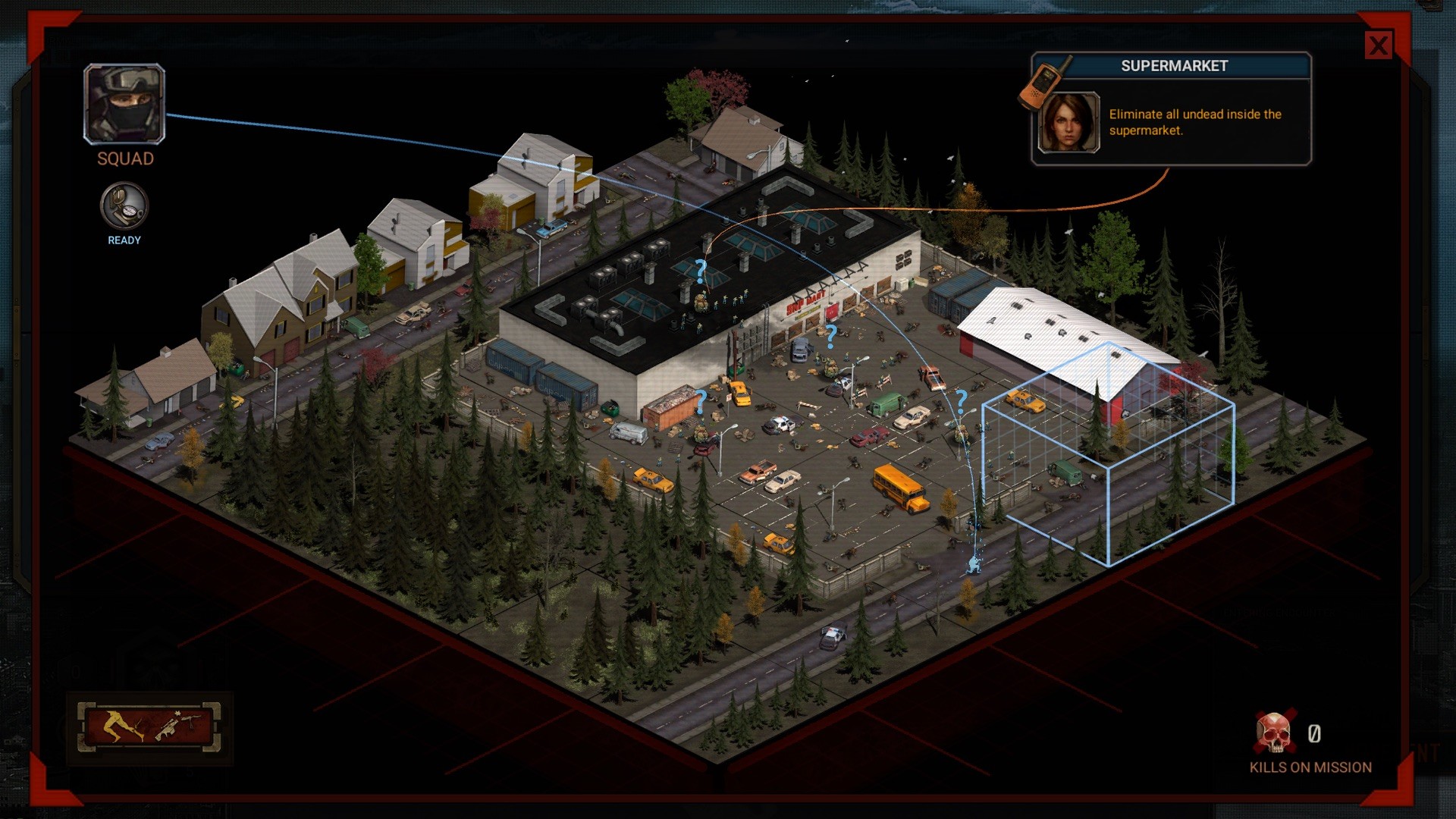Click the 'Eliminate all undead' mission text
Image resolution: width=1456 pixels, height=819 pixels.
(x=1194, y=122)
